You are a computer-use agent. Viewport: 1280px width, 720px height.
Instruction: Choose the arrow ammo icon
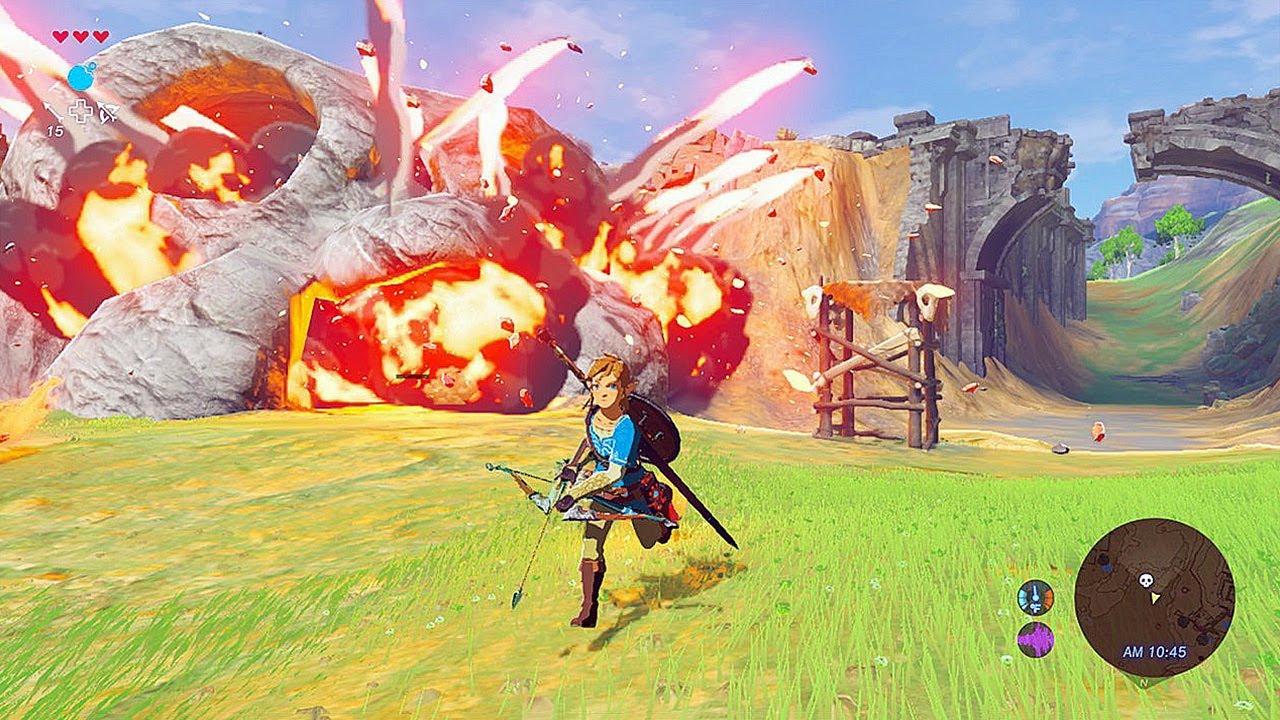pyautogui.click(x=52, y=112)
